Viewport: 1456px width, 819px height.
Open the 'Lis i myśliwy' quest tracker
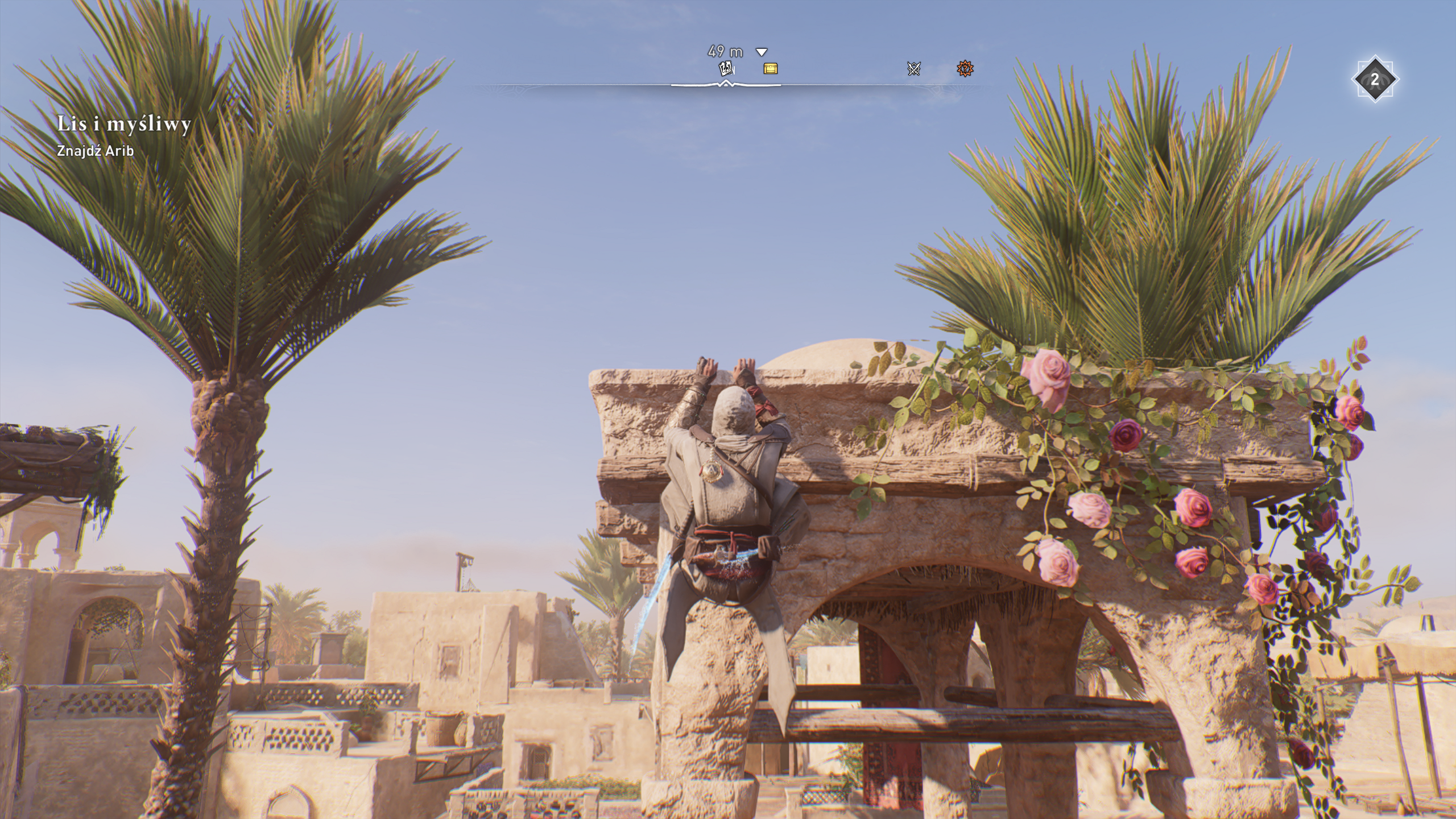(x=124, y=124)
